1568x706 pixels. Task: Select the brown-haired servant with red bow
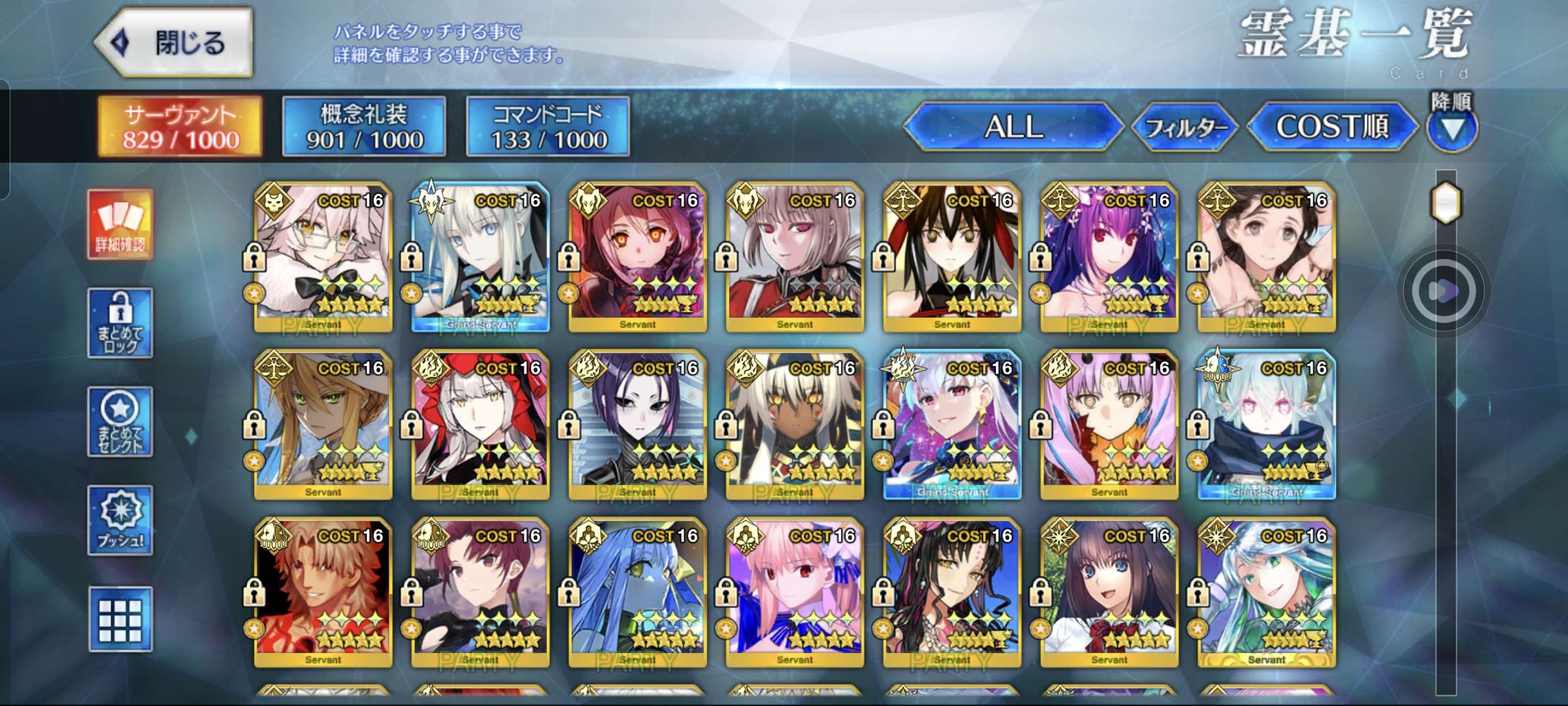click(1109, 592)
